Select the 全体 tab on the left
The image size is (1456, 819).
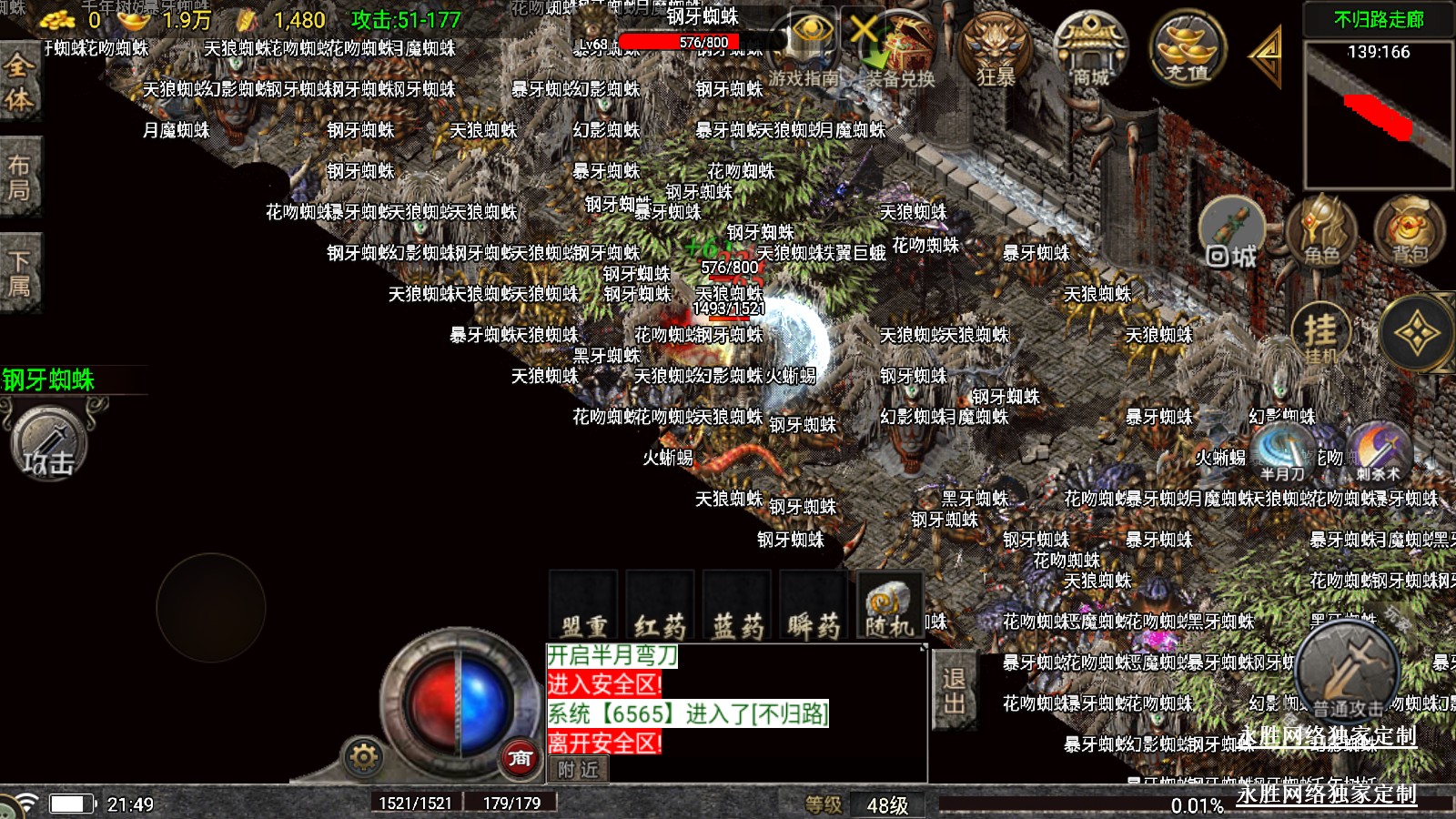(19, 82)
